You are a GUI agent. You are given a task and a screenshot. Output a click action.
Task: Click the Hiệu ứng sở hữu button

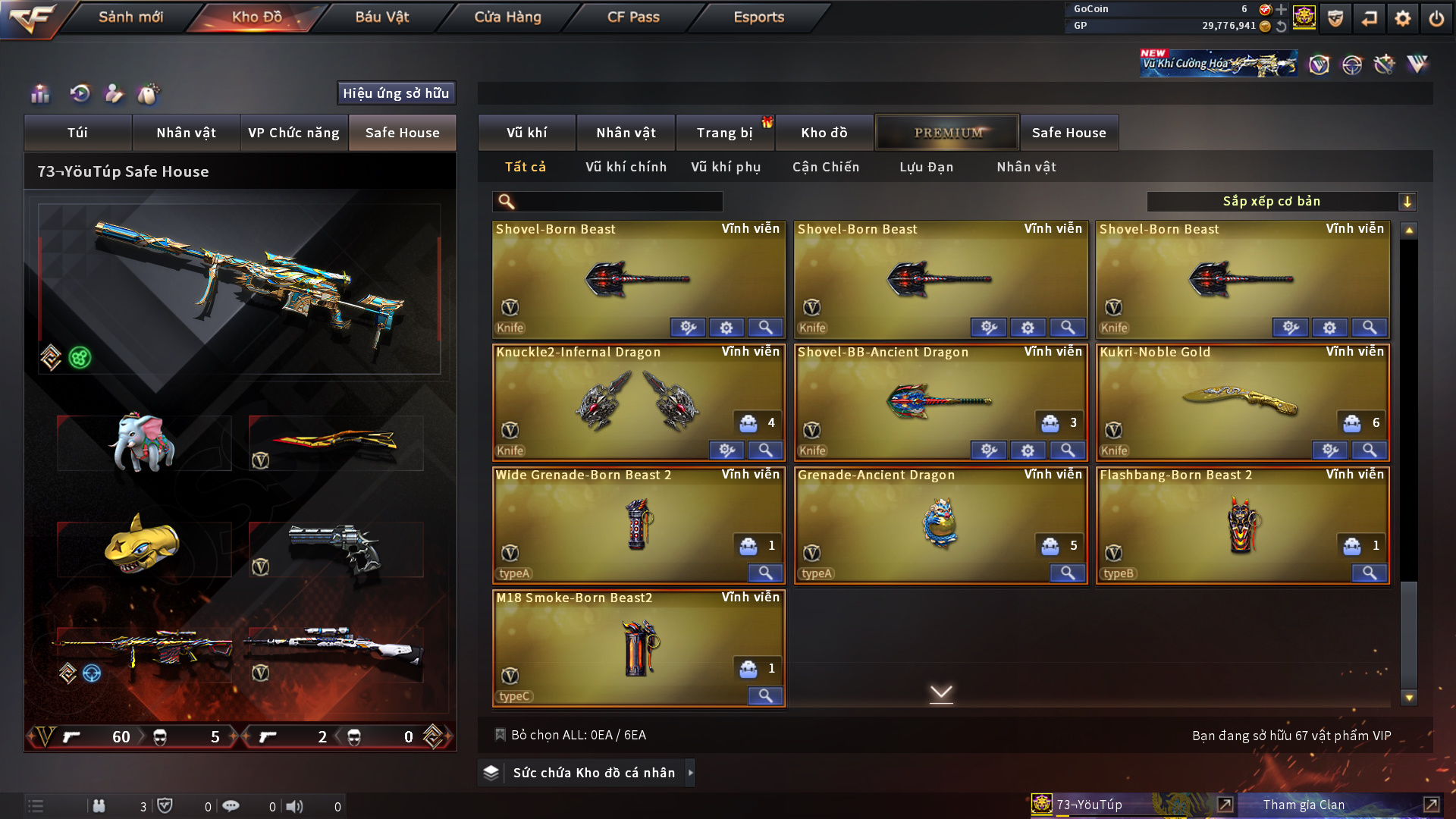396,93
